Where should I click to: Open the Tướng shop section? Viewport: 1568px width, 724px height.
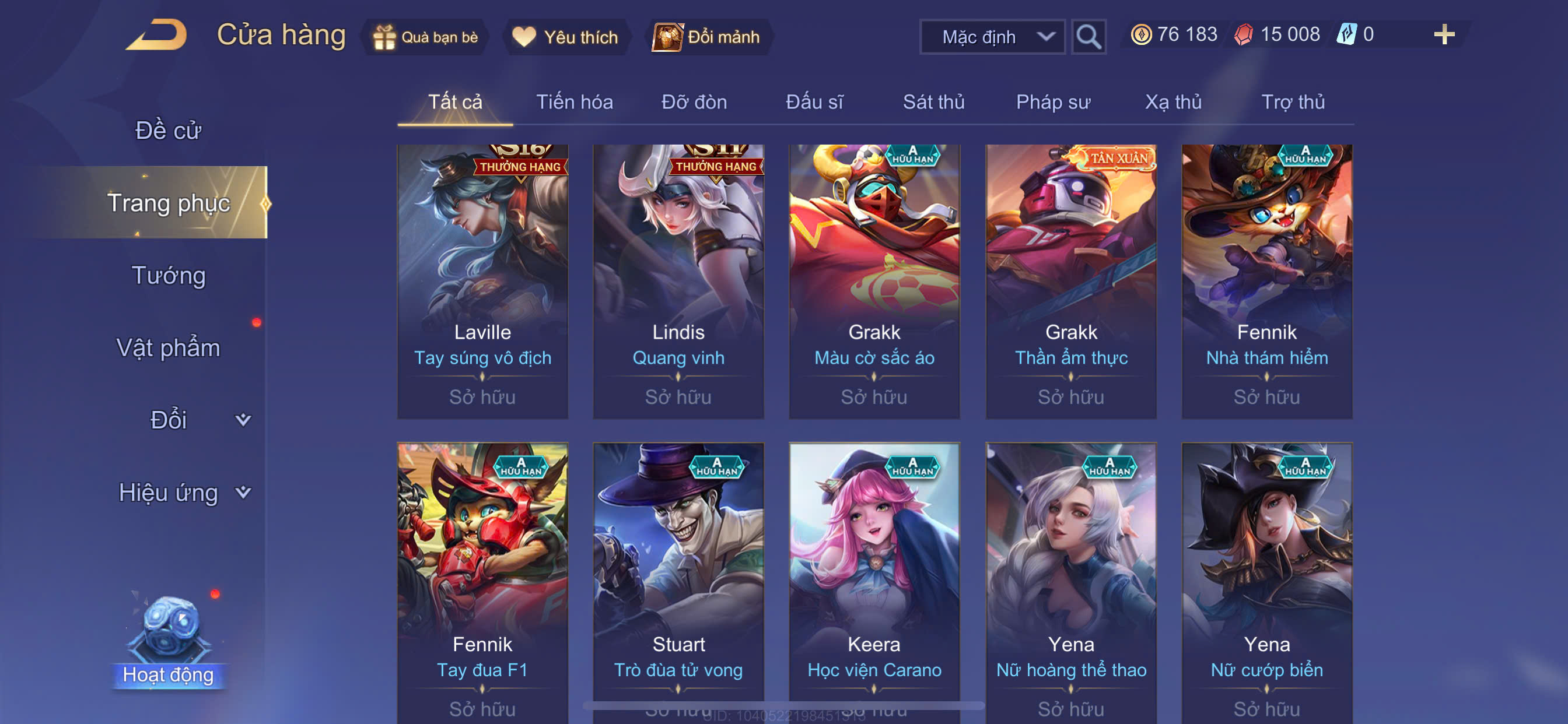[168, 276]
